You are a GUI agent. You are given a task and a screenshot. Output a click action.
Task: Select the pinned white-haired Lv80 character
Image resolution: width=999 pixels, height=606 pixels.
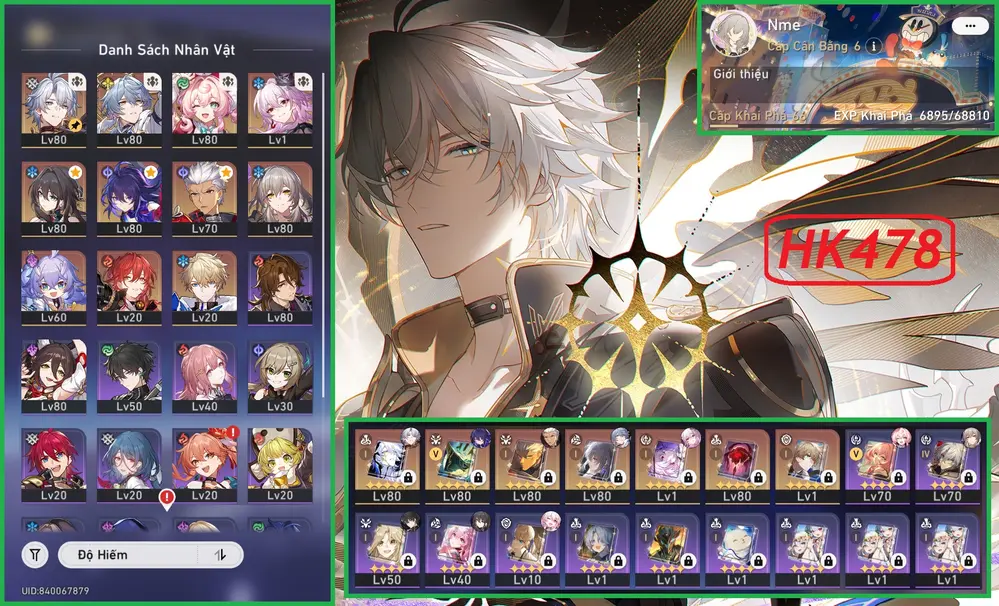coord(51,109)
